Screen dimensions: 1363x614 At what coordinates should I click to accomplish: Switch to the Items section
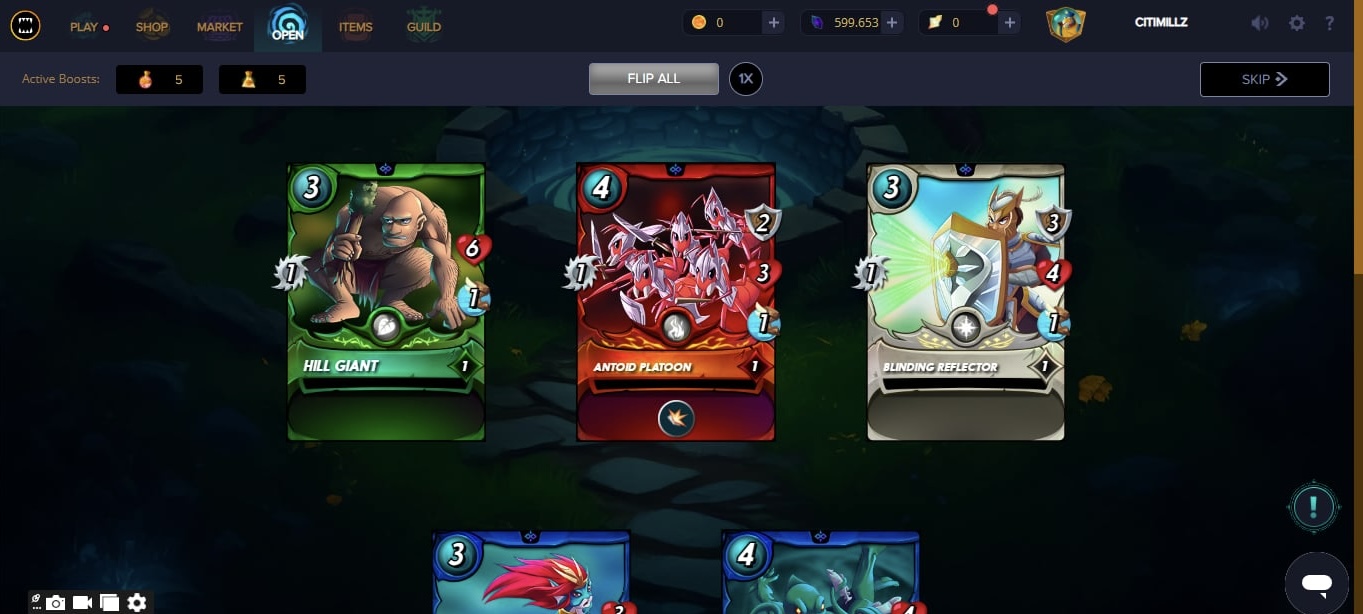[355, 26]
